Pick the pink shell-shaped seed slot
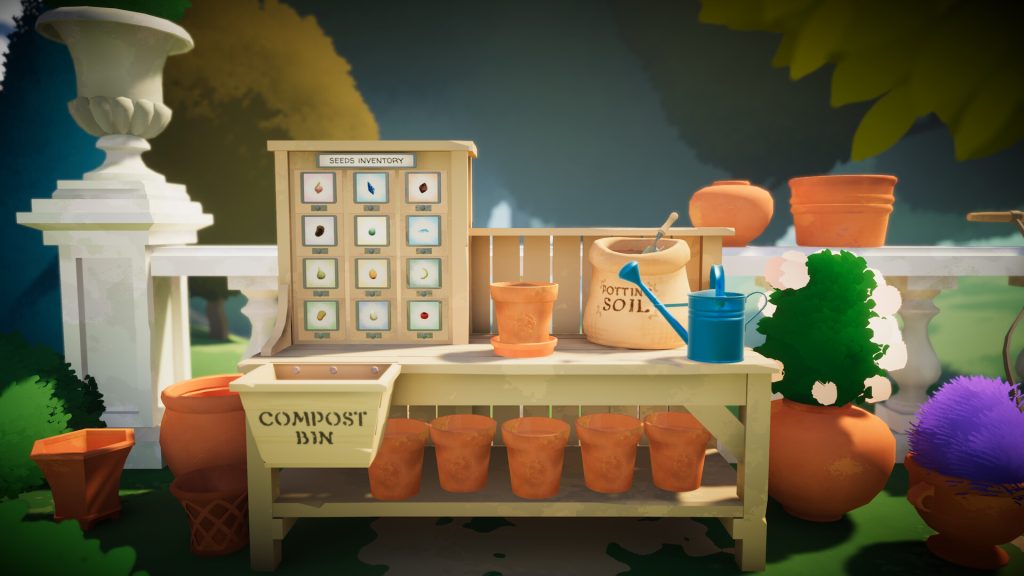Image resolution: width=1024 pixels, height=576 pixels. [x=321, y=187]
